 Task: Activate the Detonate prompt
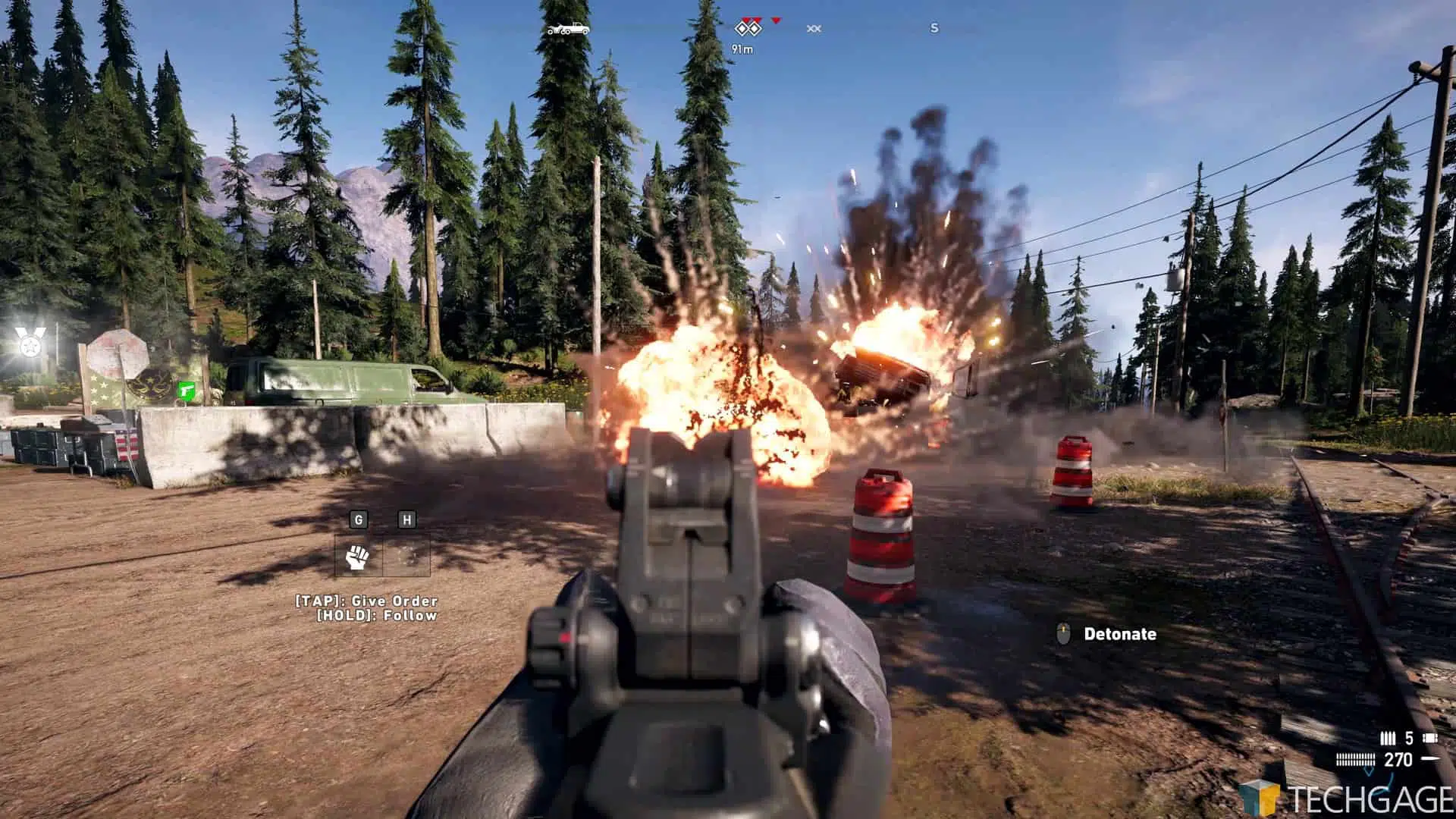coord(1119,635)
